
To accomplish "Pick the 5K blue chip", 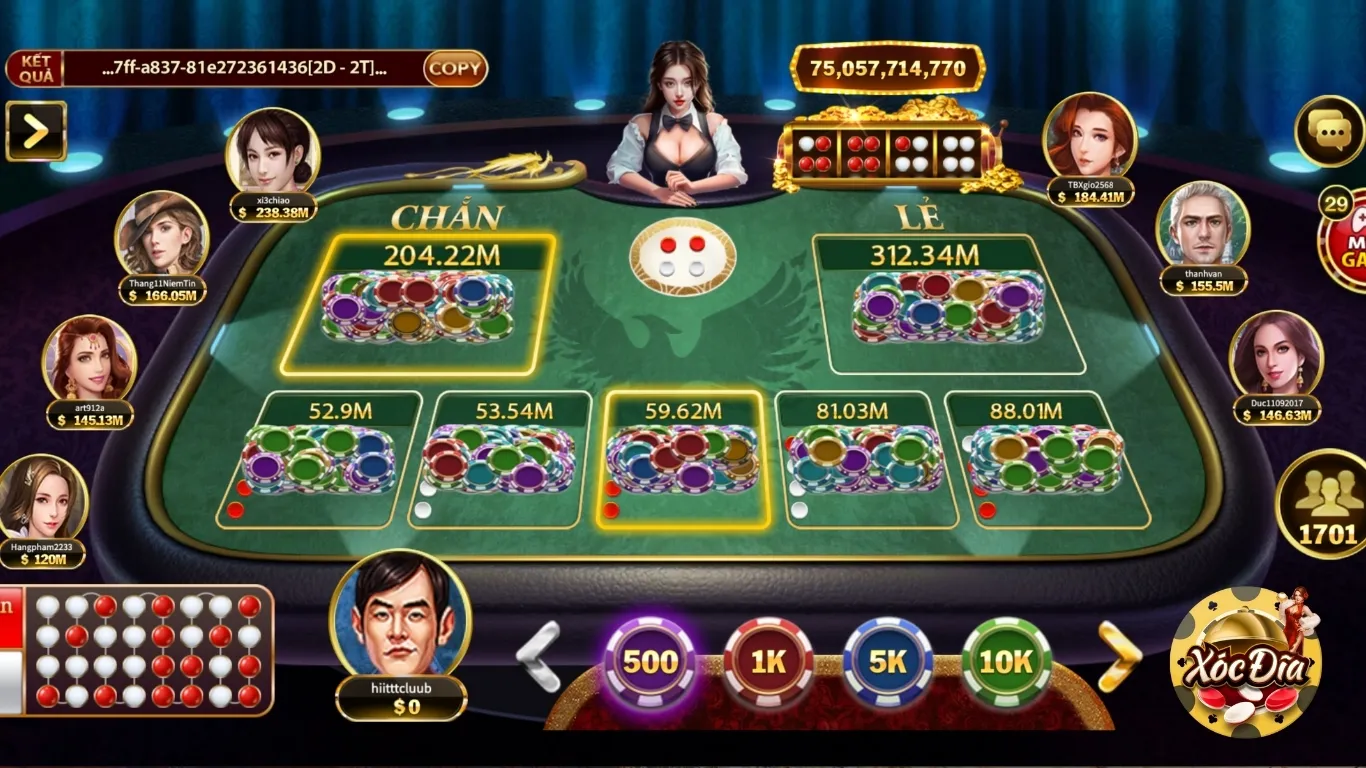I will point(888,662).
